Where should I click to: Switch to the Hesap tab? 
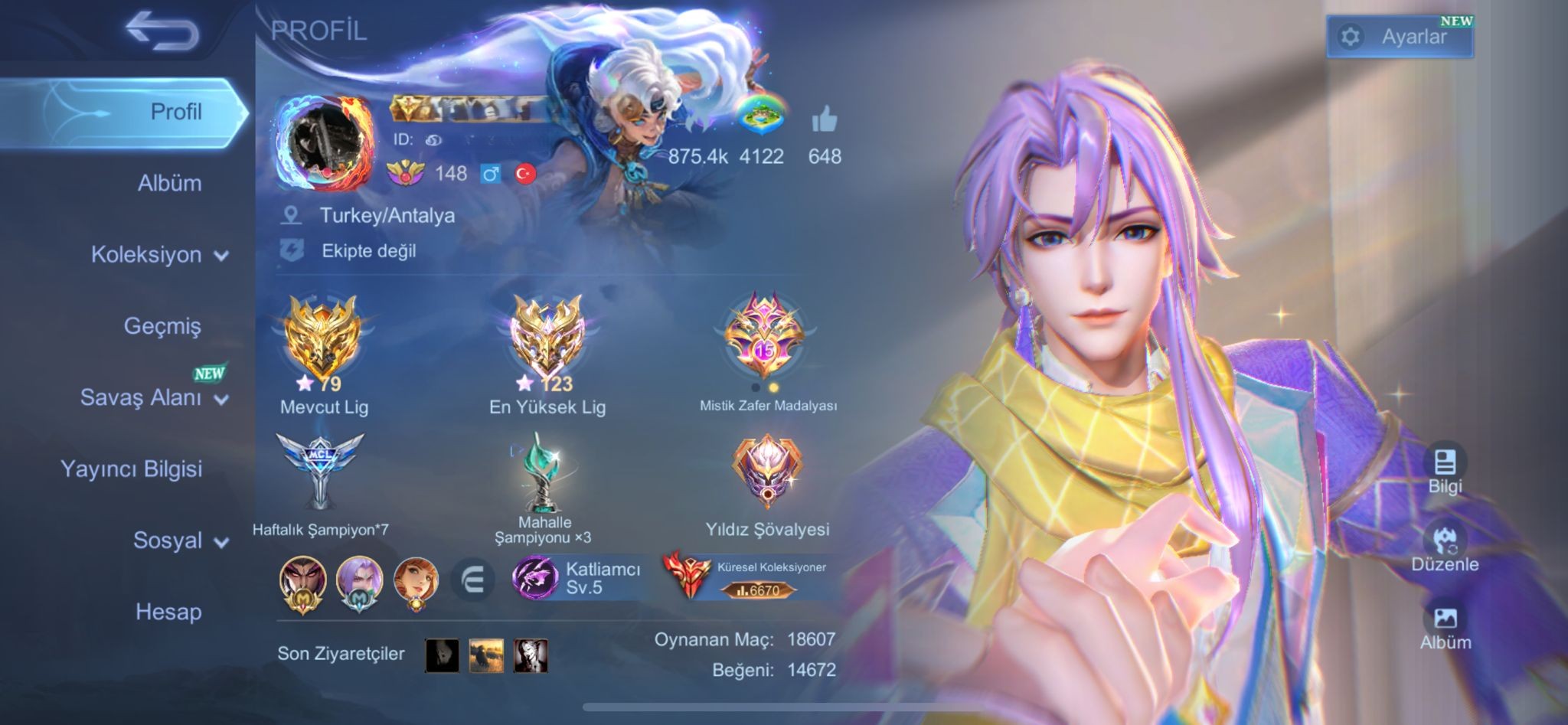coord(168,612)
